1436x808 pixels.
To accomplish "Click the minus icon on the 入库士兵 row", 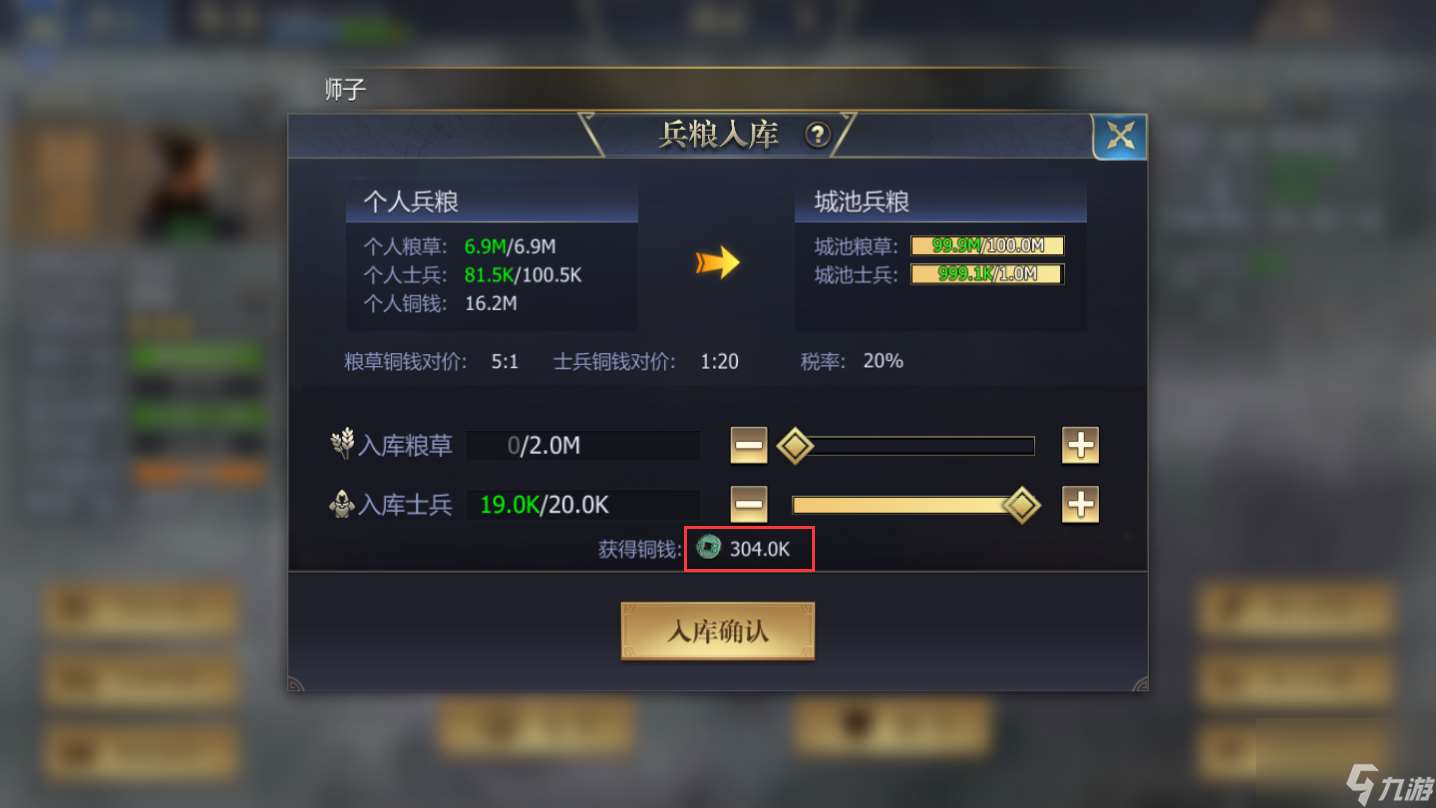I will 748,505.
